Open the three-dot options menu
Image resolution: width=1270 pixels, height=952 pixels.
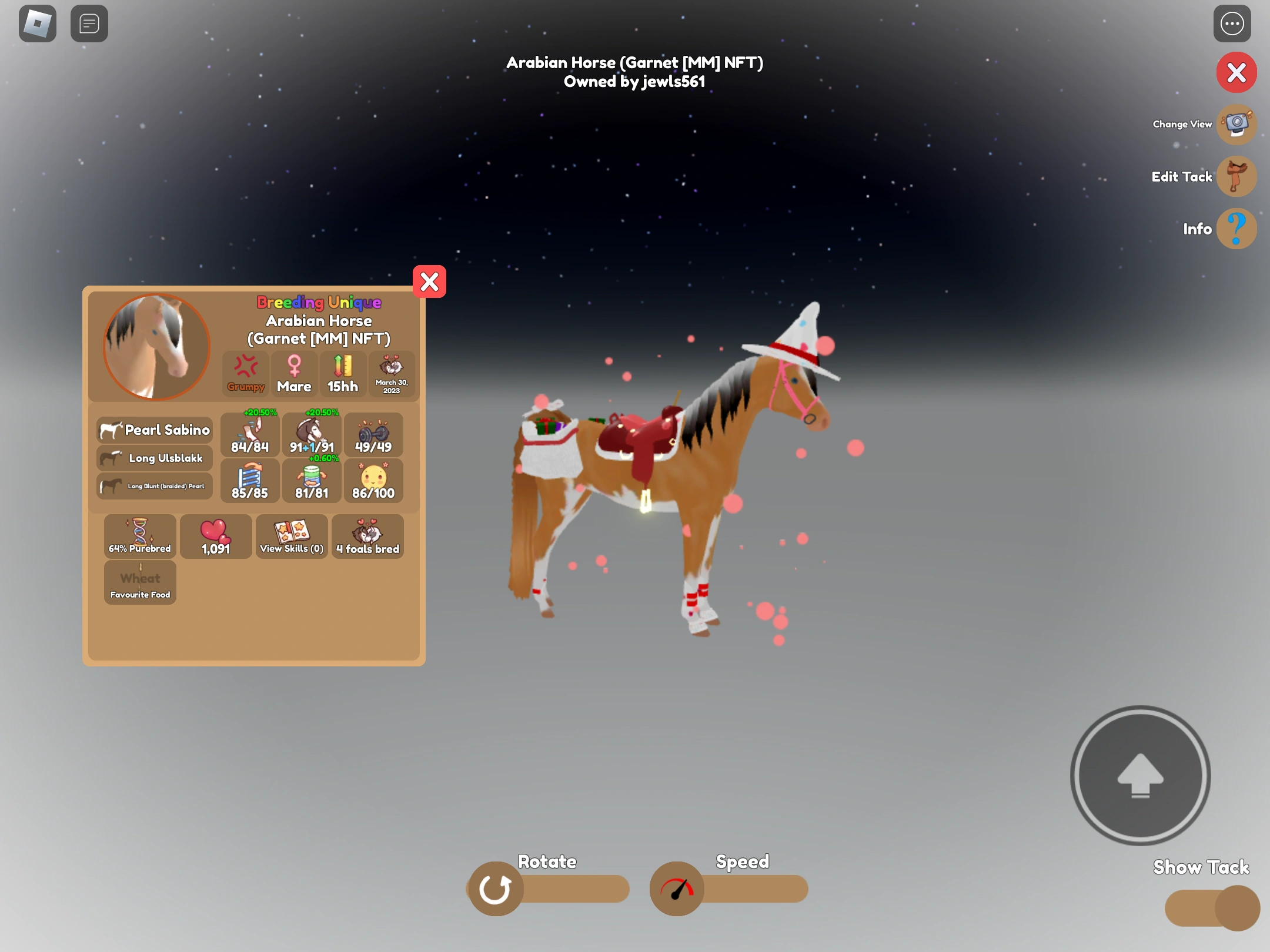click(1231, 24)
